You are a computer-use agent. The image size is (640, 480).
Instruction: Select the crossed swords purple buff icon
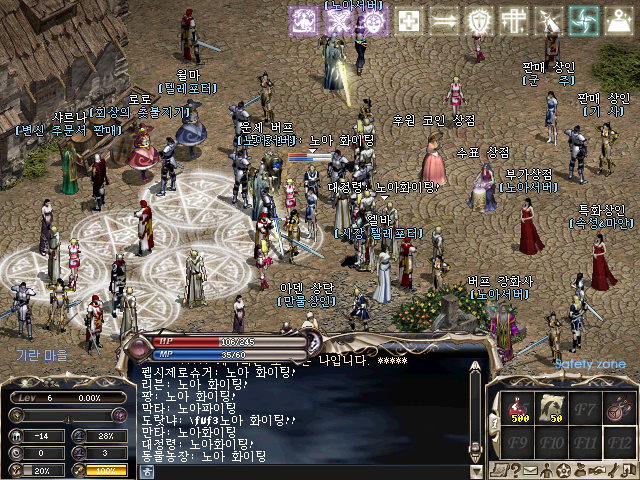337,21
